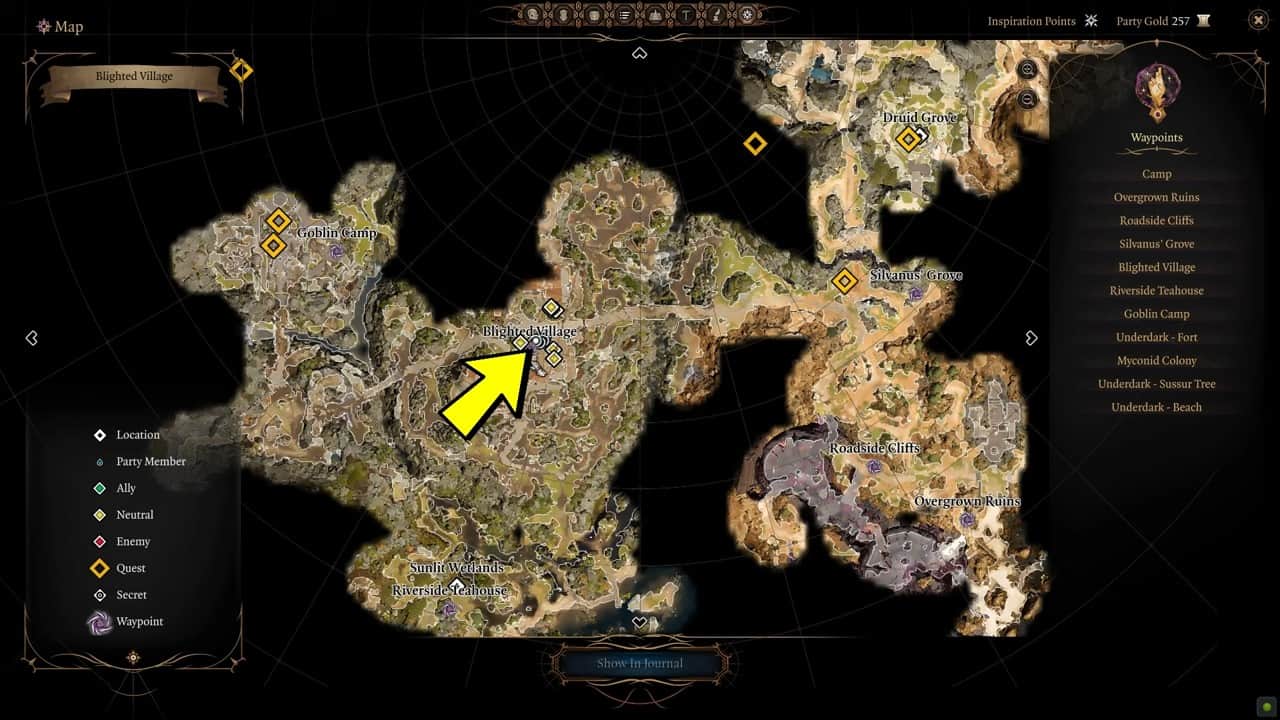Zoom in using the magnifier plus icon
The width and height of the screenshot is (1280, 720).
tap(1027, 70)
